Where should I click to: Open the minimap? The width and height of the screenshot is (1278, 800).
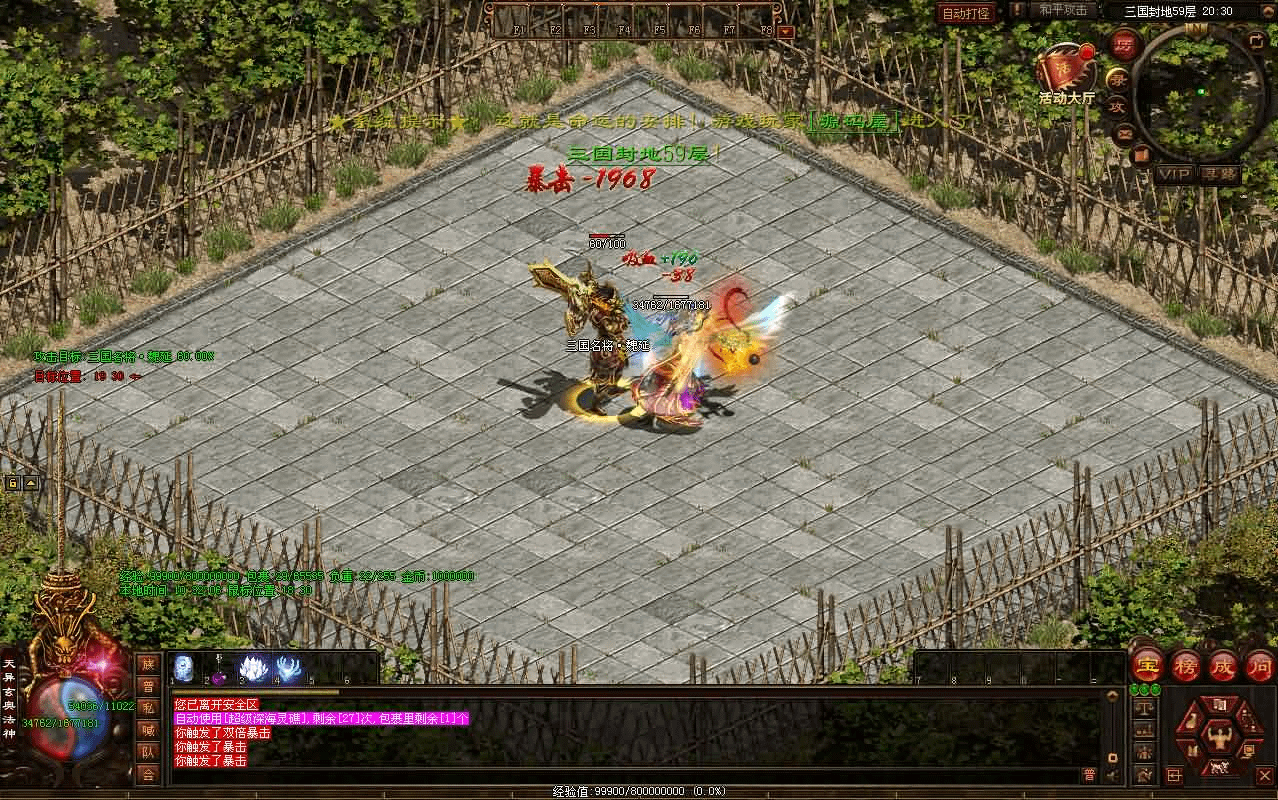click(1199, 91)
